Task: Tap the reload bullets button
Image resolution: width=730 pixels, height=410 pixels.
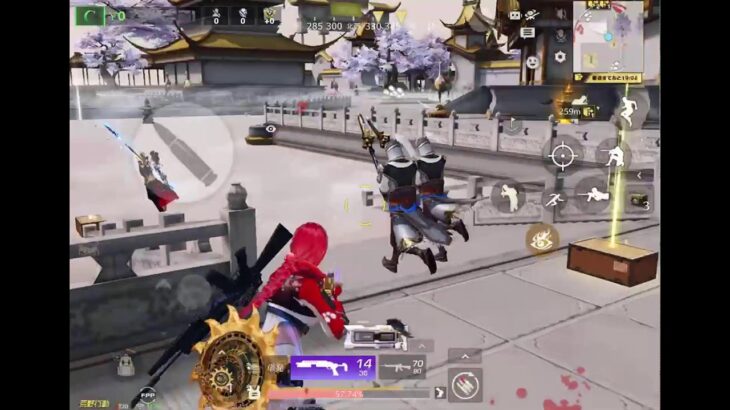Action: pos(465,384)
